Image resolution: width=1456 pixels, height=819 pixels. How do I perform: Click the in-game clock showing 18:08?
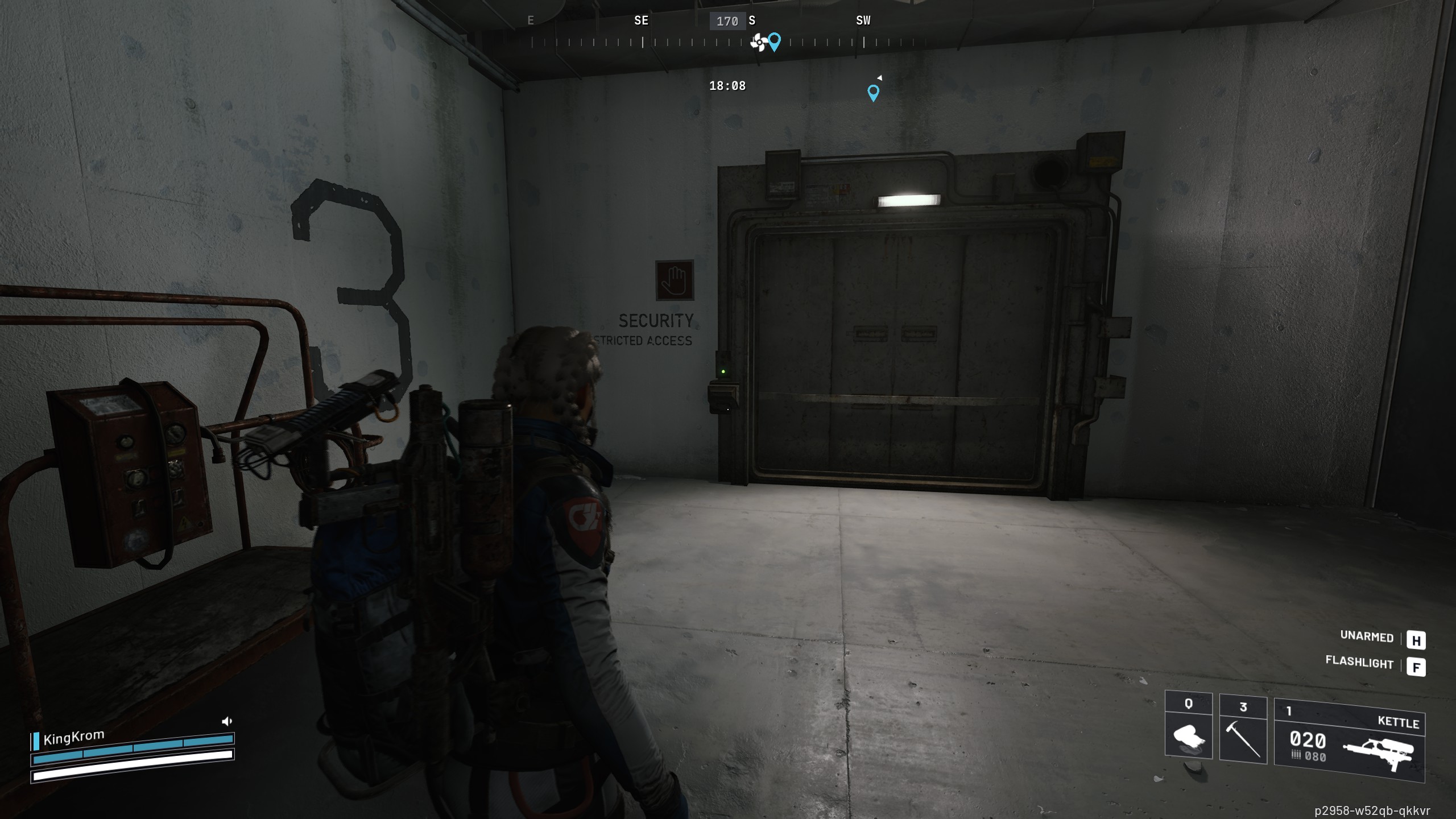point(726,86)
